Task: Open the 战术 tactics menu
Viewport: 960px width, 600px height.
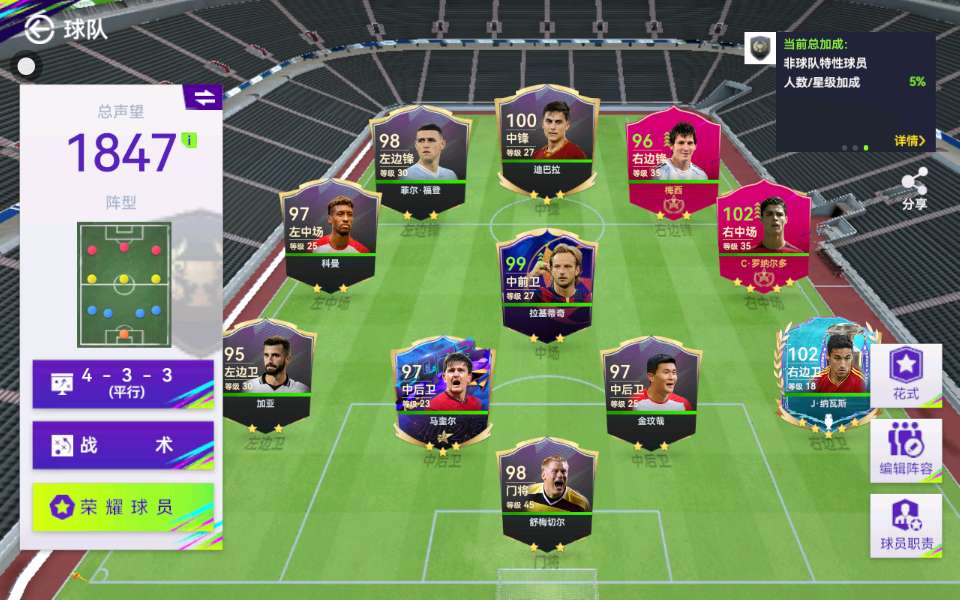Action: point(123,445)
